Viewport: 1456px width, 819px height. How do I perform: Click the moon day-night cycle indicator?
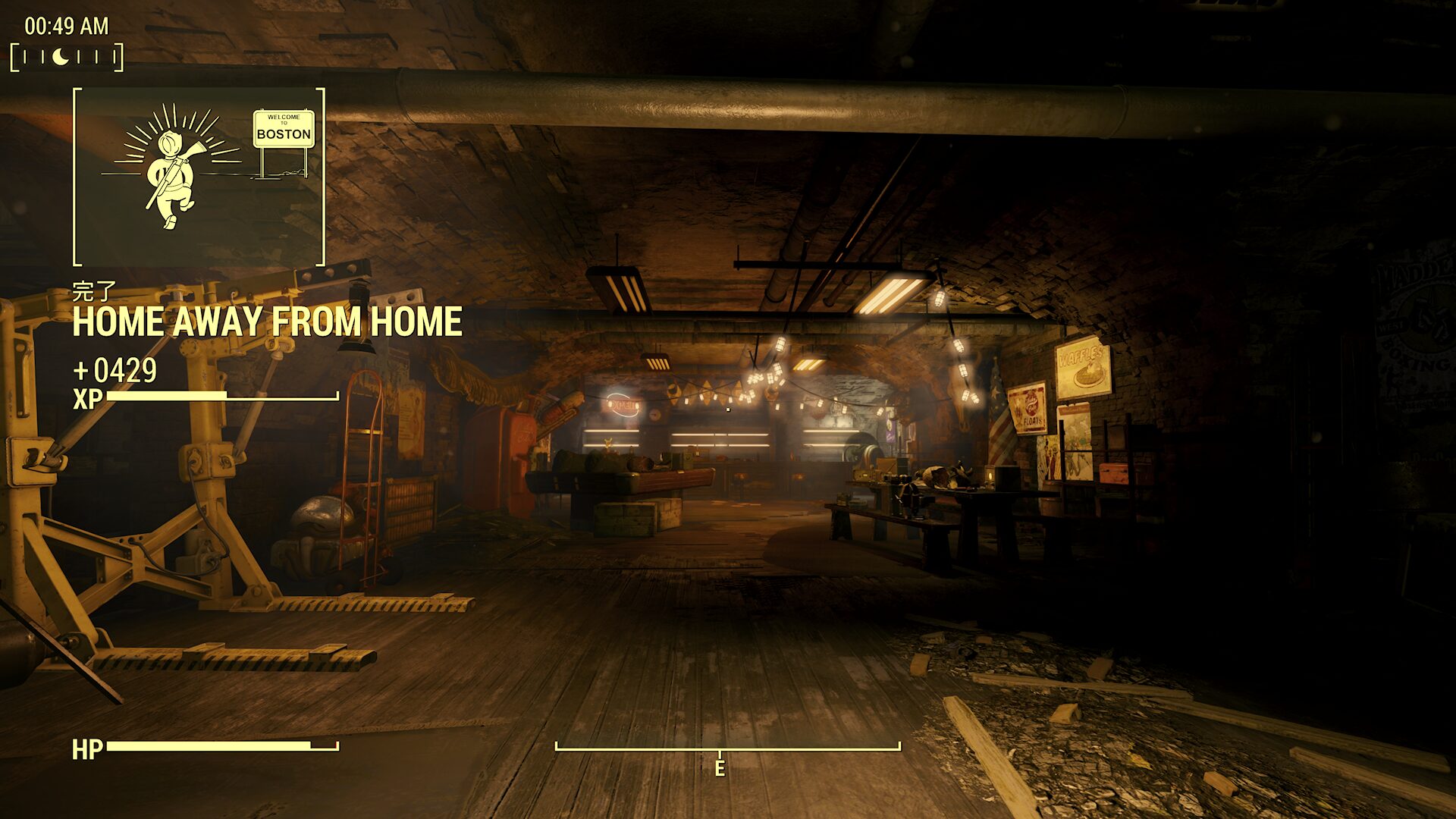click(61, 57)
